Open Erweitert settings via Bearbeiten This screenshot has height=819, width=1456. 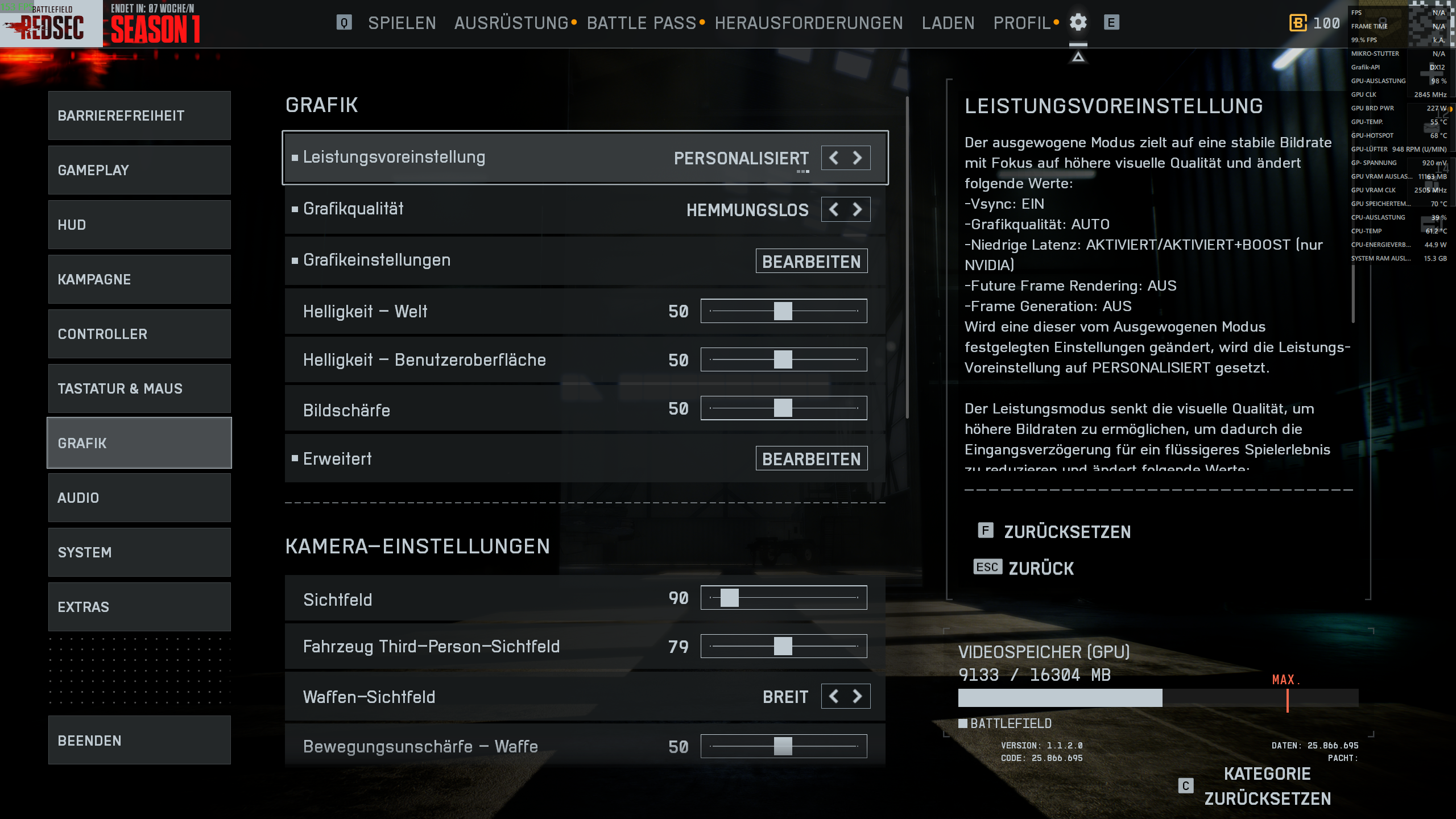(812, 458)
